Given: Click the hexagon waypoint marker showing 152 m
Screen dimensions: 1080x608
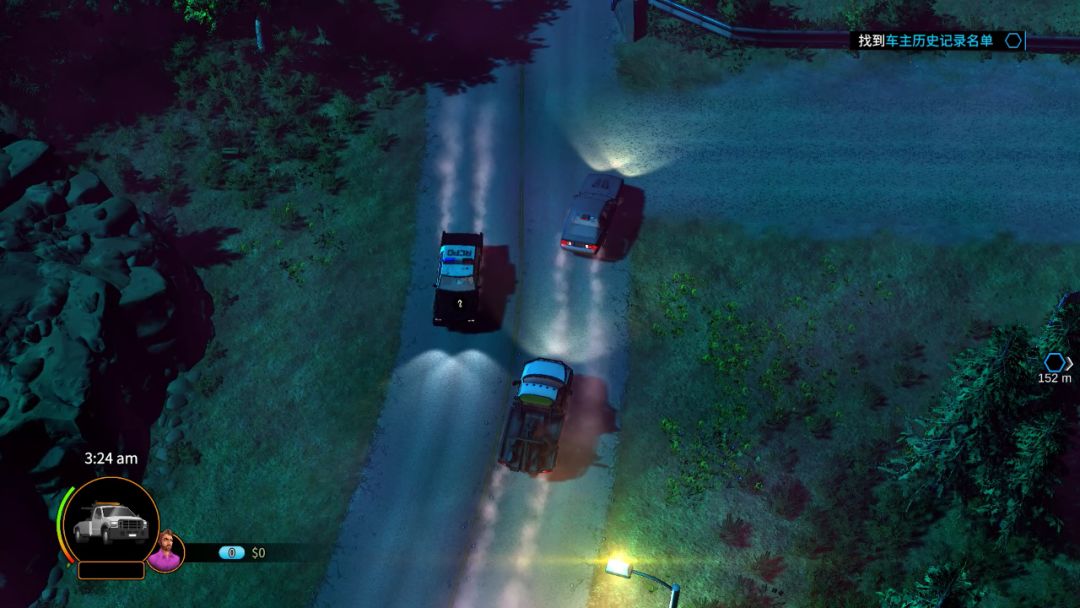Looking at the screenshot, I should click(x=1055, y=362).
